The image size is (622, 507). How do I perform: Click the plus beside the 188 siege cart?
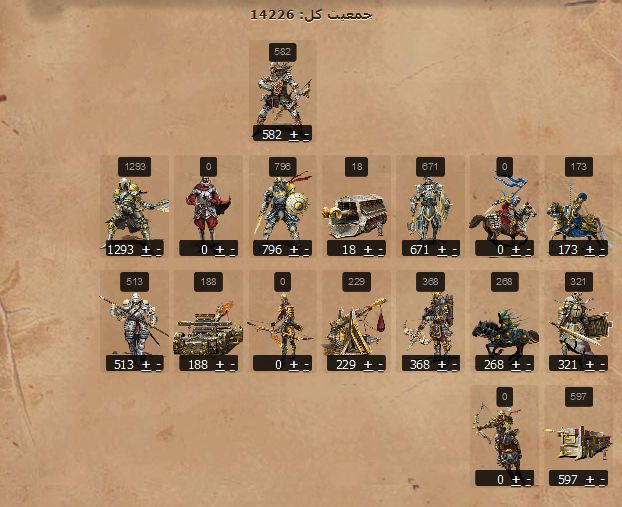click(219, 365)
